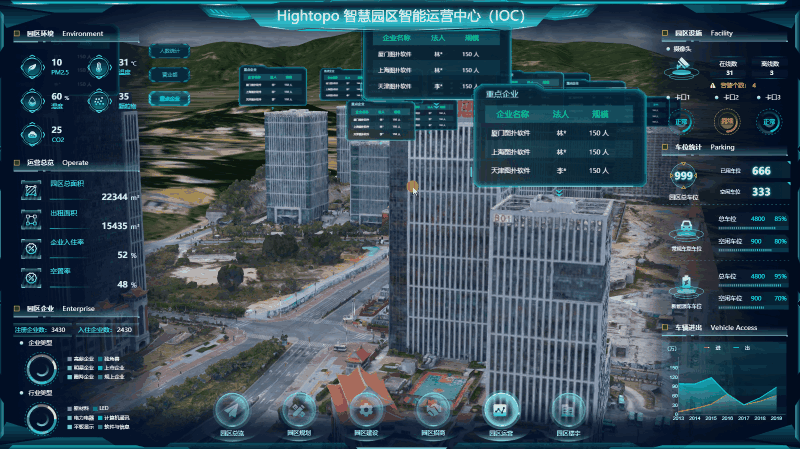800x449 pixels.
Task: Choose the 园区招商 handshake icon
Action: click(432, 410)
